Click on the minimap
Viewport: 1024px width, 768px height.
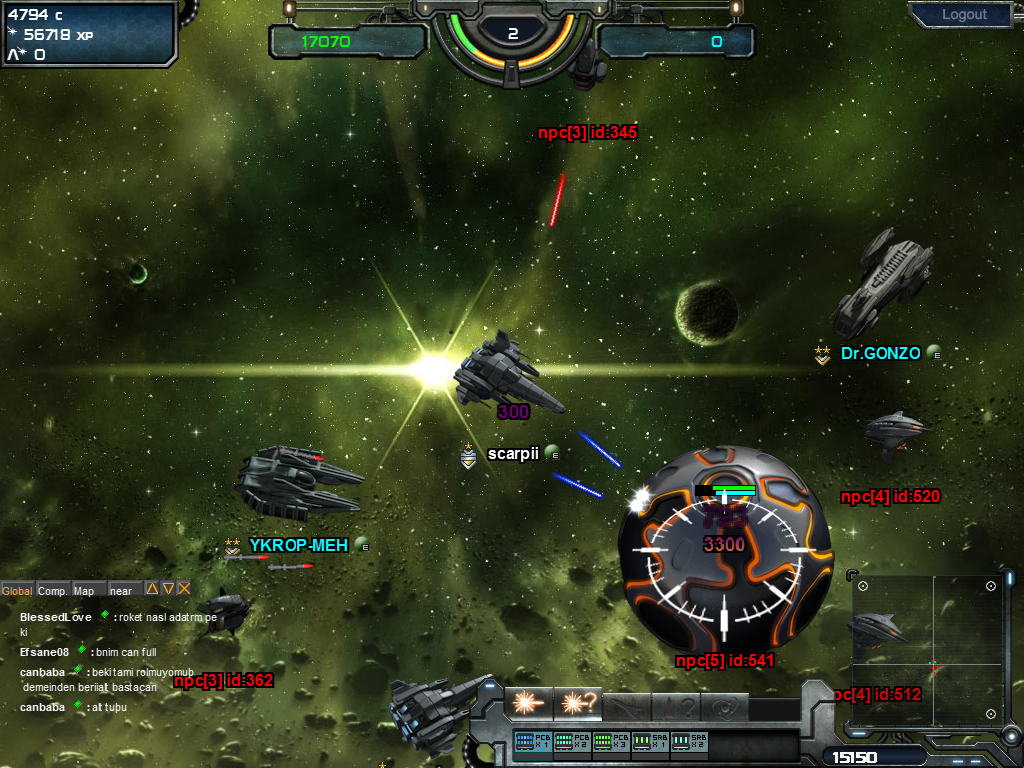pyautogui.click(x=932, y=650)
